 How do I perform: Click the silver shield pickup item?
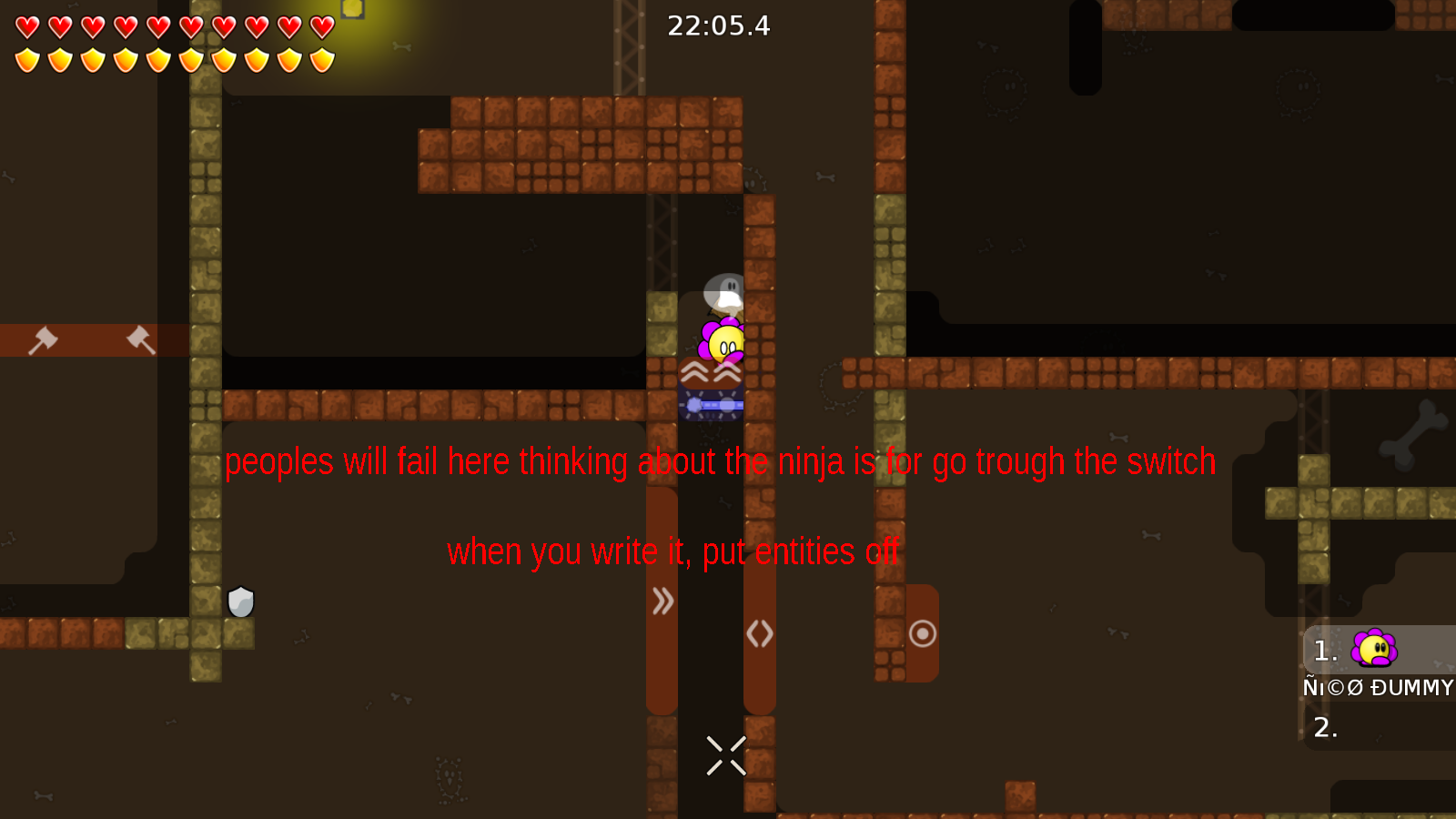point(238,602)
